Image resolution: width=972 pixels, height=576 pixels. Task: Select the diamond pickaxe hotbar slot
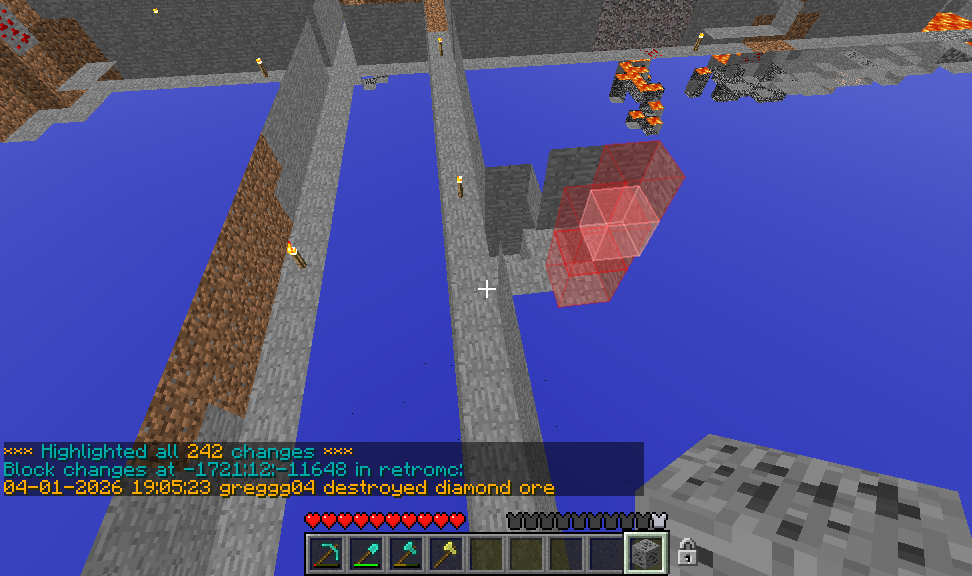(326, 553)
